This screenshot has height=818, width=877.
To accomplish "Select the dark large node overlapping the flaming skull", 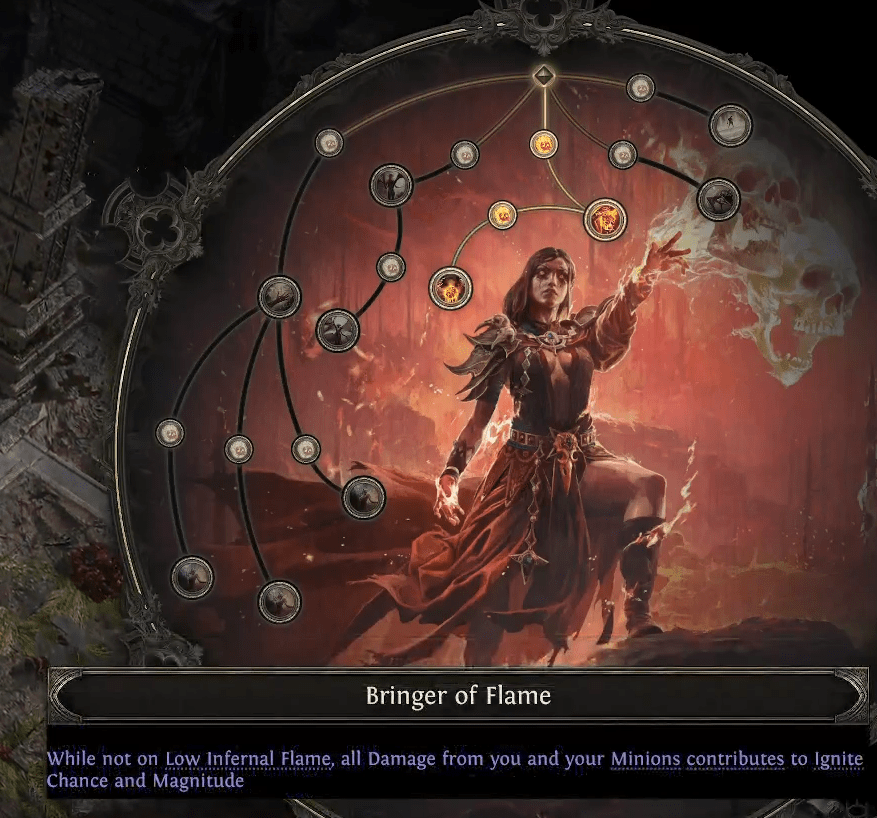I will (718, 199).
